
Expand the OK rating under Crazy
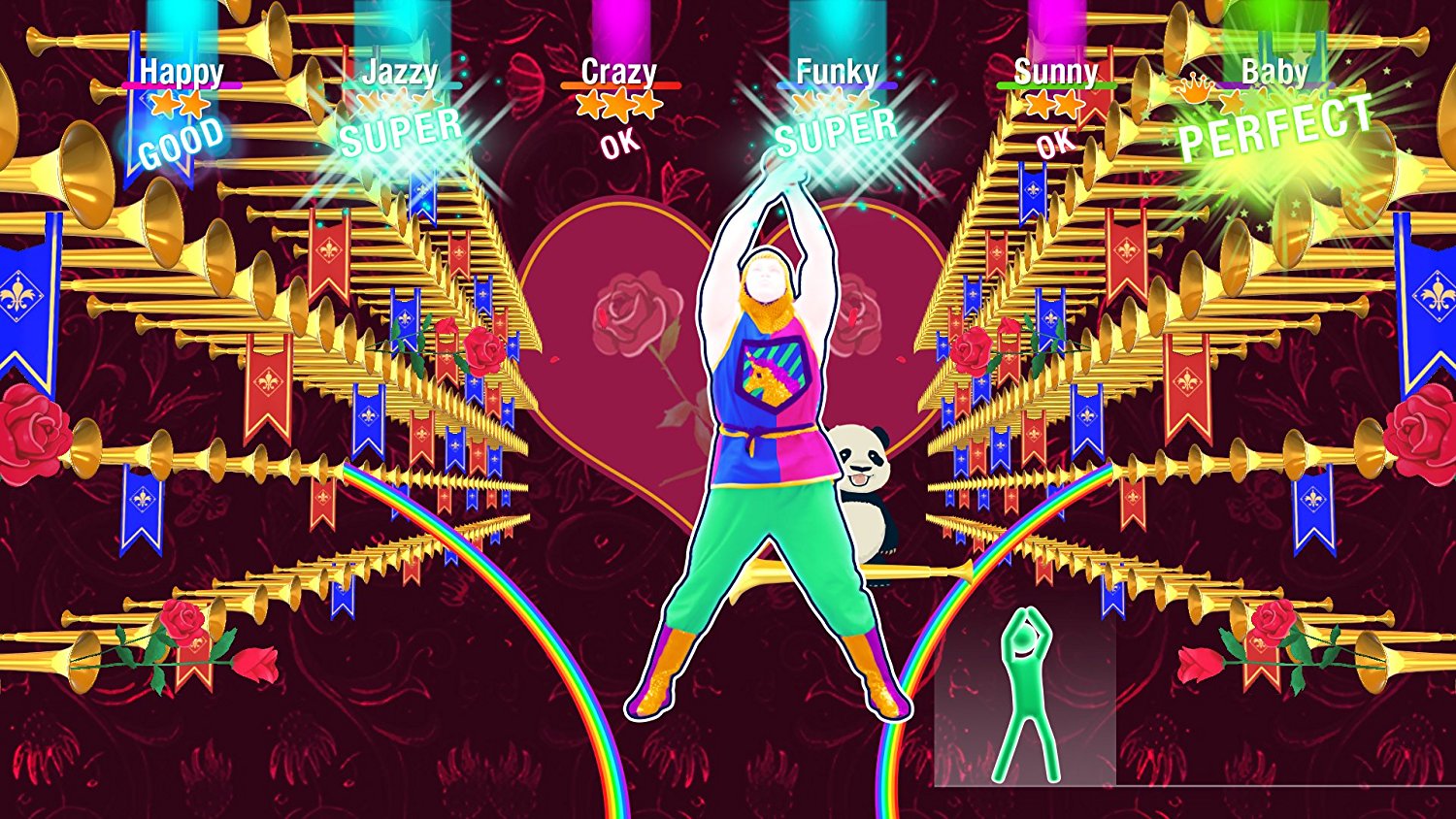click(618, 143)
